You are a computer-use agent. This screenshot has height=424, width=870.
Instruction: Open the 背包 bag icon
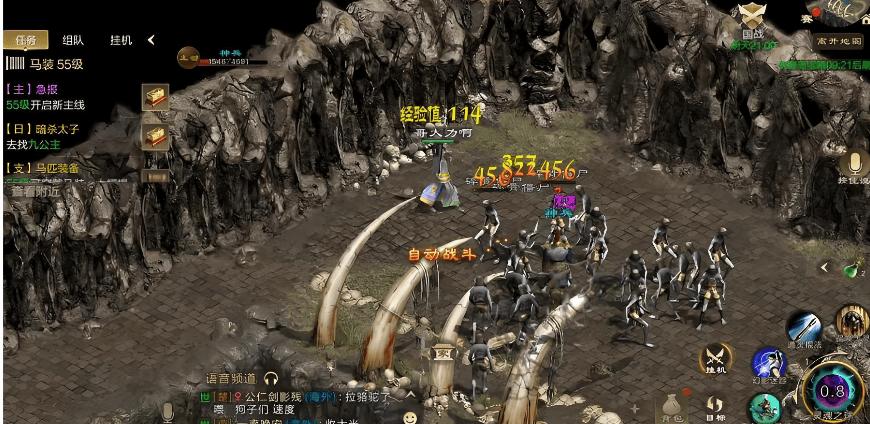coord(672,405)
